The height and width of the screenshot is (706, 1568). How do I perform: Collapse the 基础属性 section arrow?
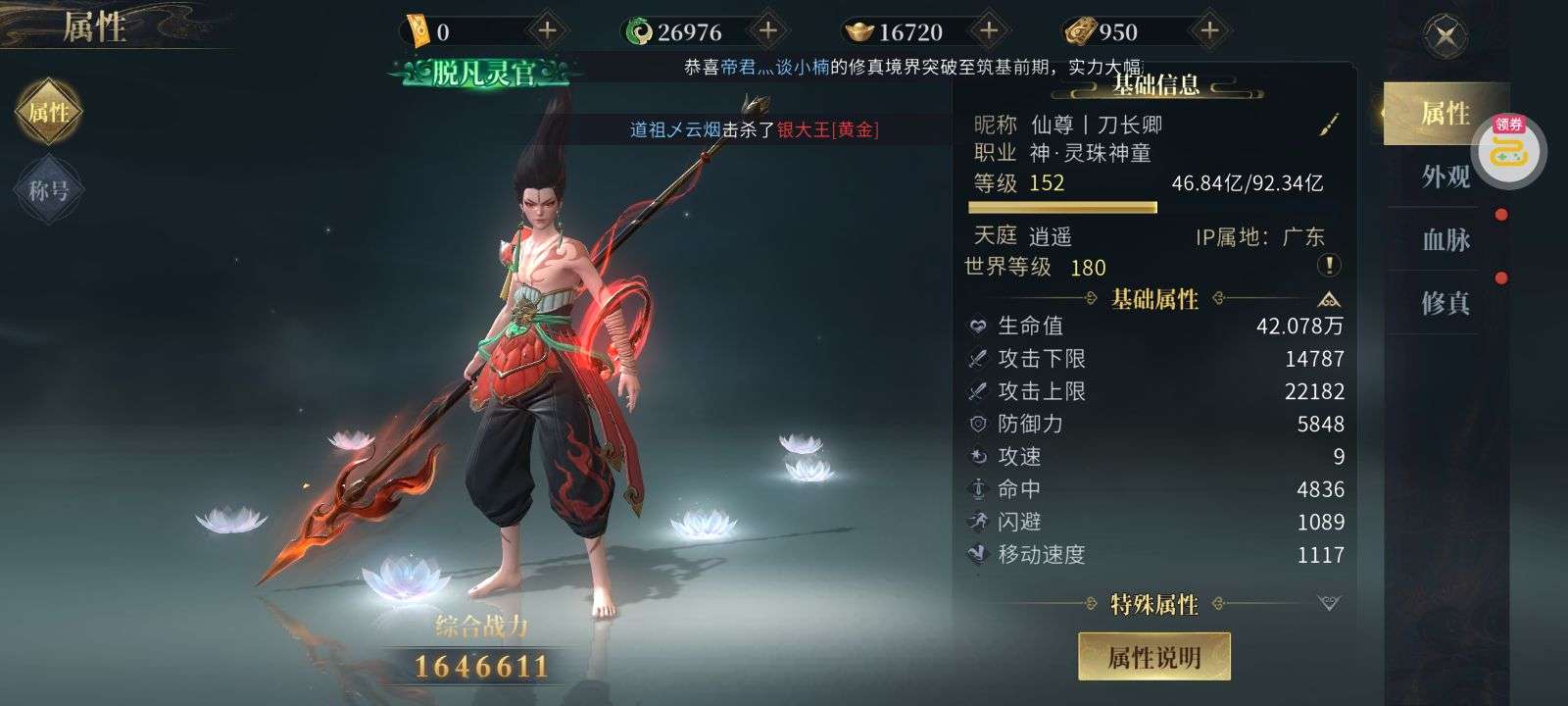pos(1329,299)
